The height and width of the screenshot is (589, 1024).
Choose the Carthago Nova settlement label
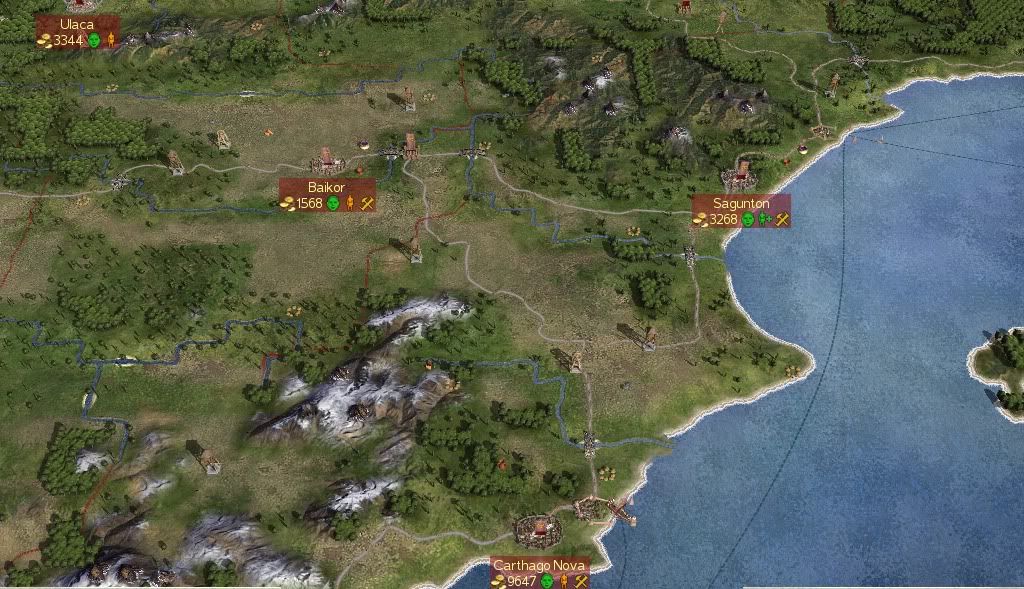pyautogui.click(x=540, y=567)
